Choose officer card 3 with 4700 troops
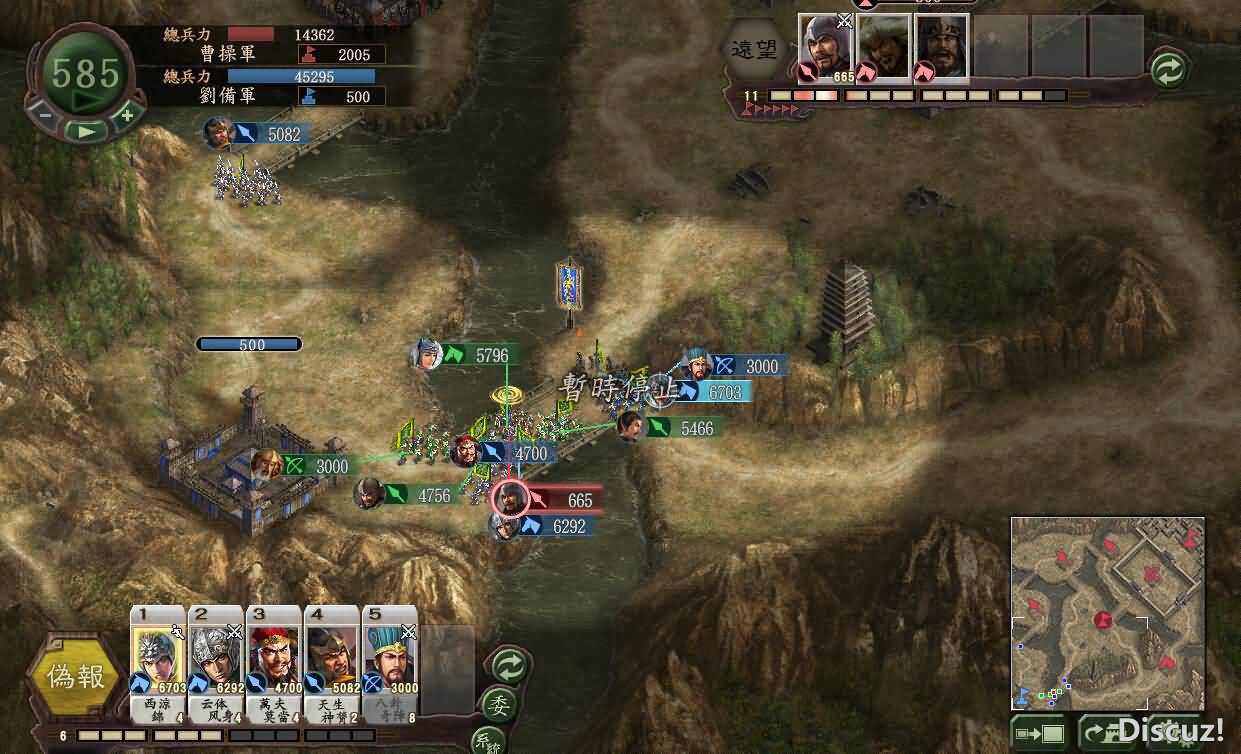 pyautogui.click(x=274, y=655)
